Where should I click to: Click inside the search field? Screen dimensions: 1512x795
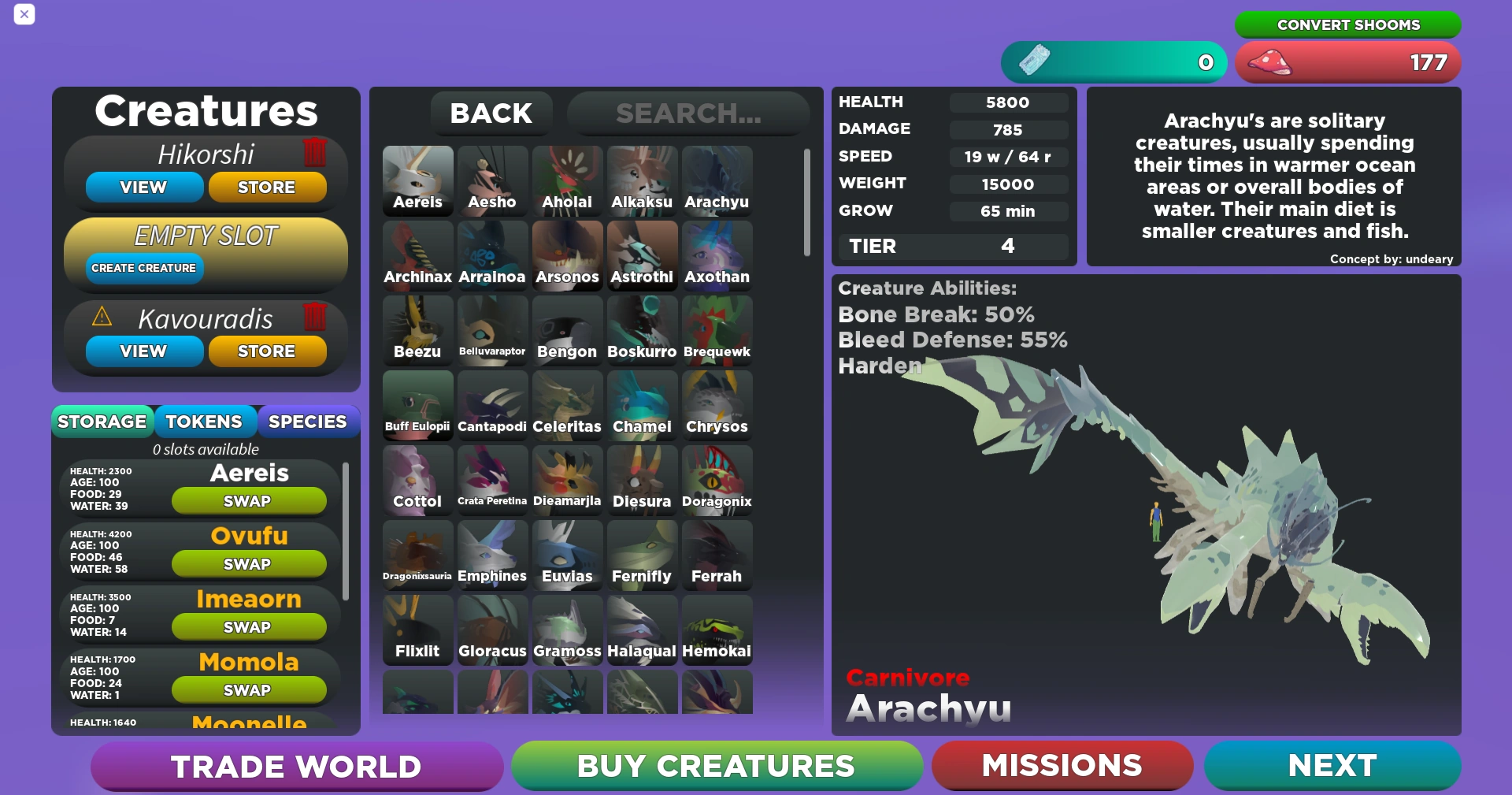[689, 113]
